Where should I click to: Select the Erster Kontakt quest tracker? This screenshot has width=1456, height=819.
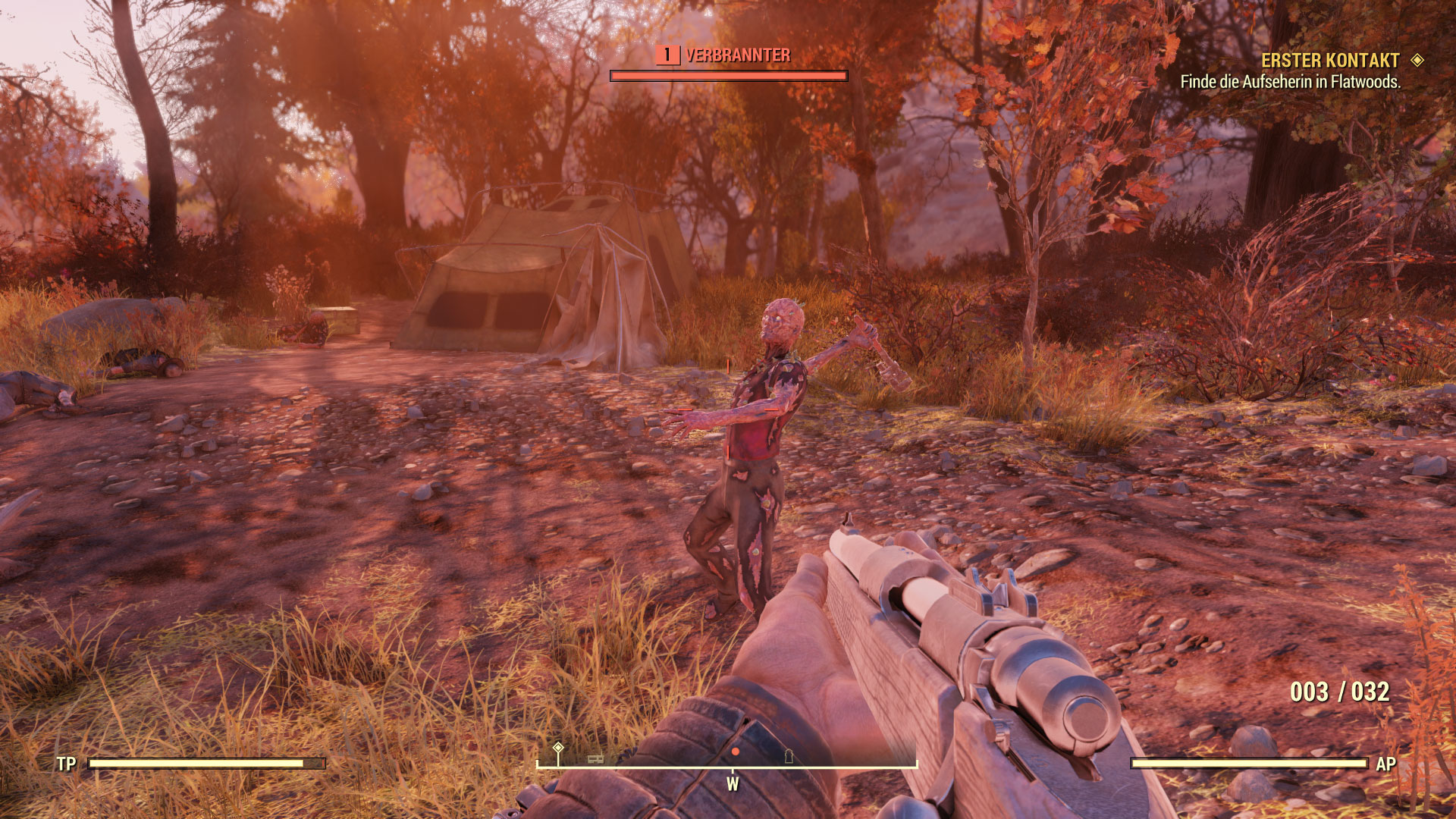click(x=1330, y=61)
